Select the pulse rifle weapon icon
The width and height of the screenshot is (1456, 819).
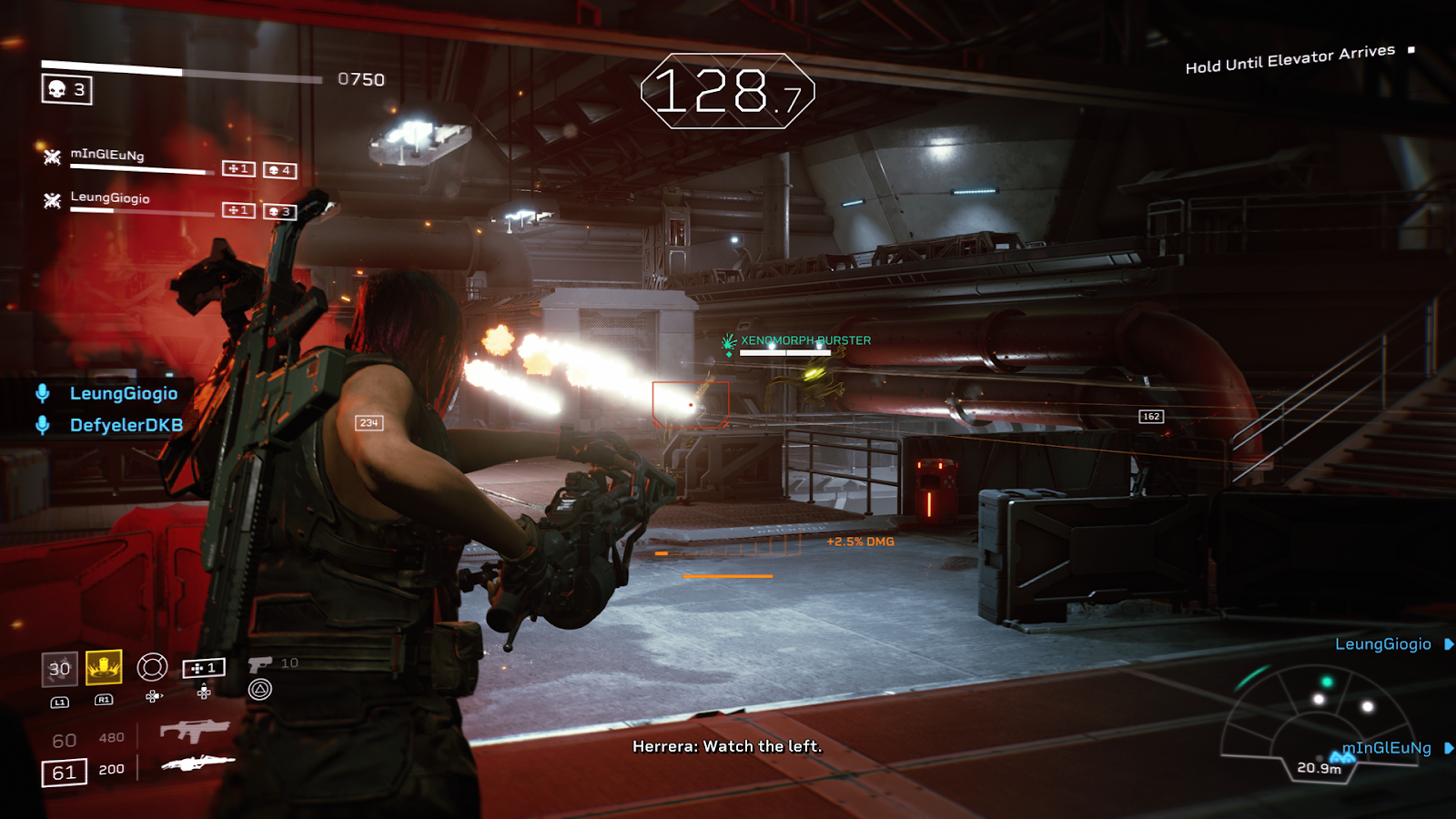pos(194,731)
